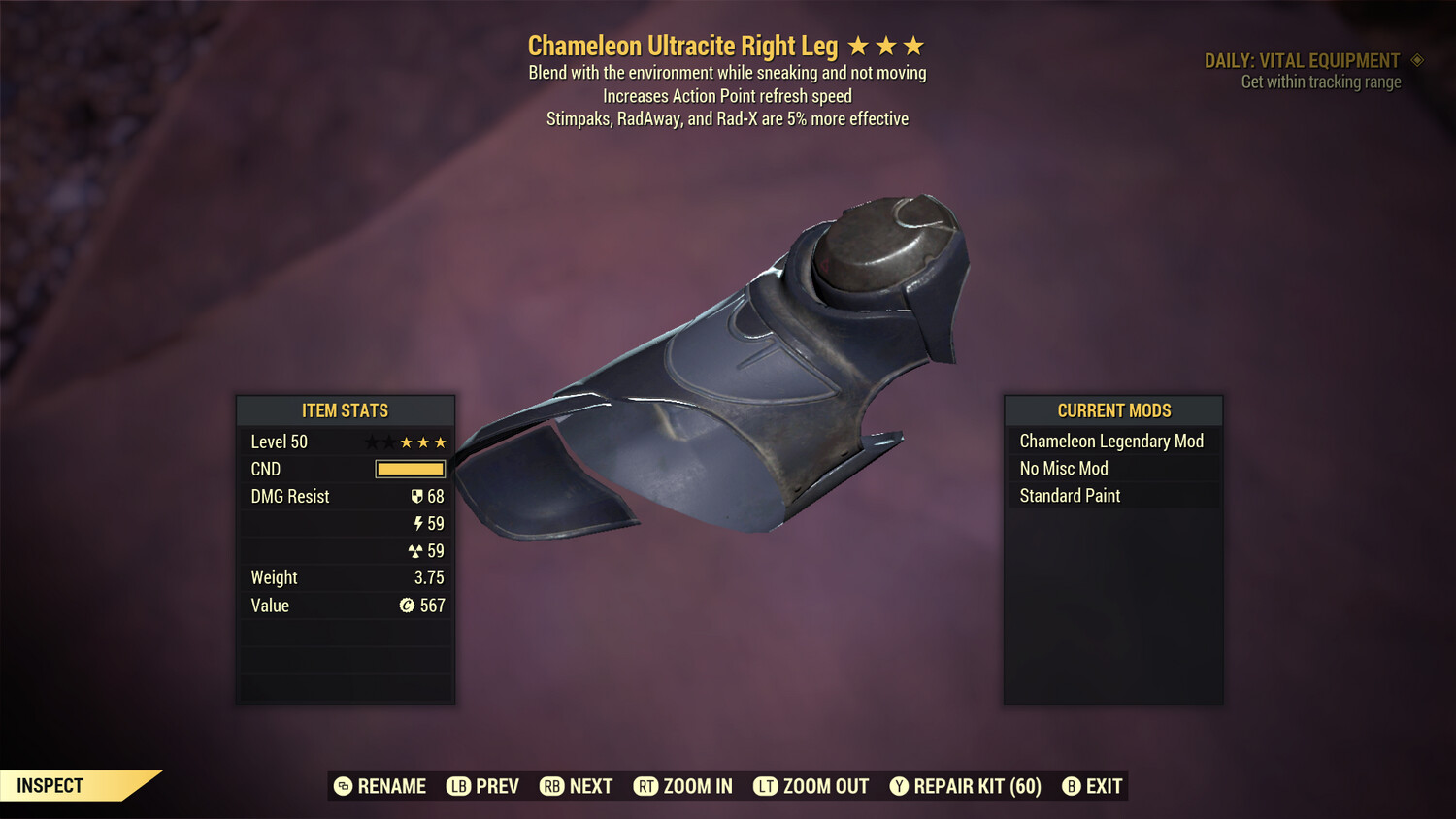Switch to the next item with RB Next
This screenshot has width=1456, height=819.
577,786
